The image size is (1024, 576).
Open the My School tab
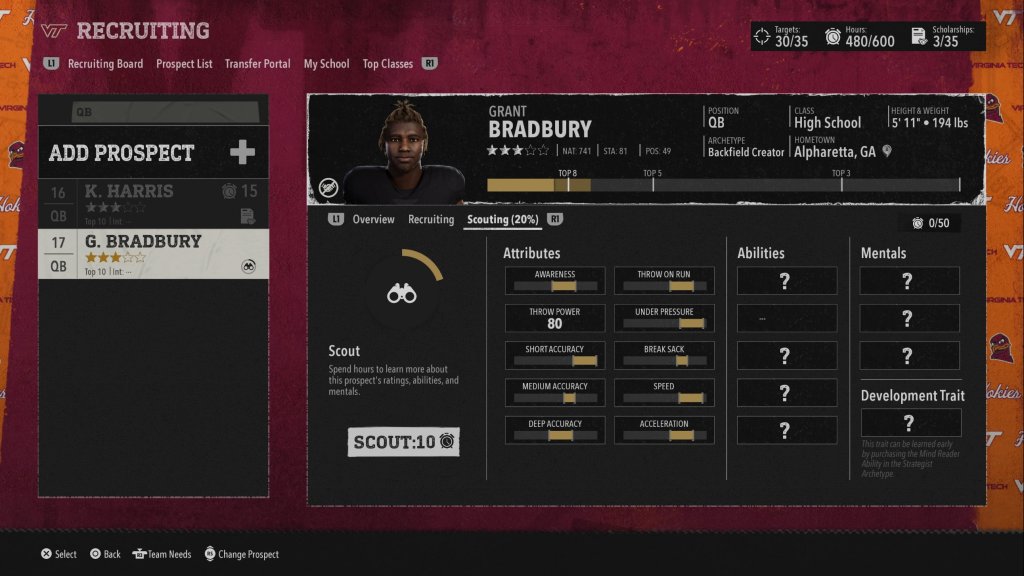[x=326, y=64]
